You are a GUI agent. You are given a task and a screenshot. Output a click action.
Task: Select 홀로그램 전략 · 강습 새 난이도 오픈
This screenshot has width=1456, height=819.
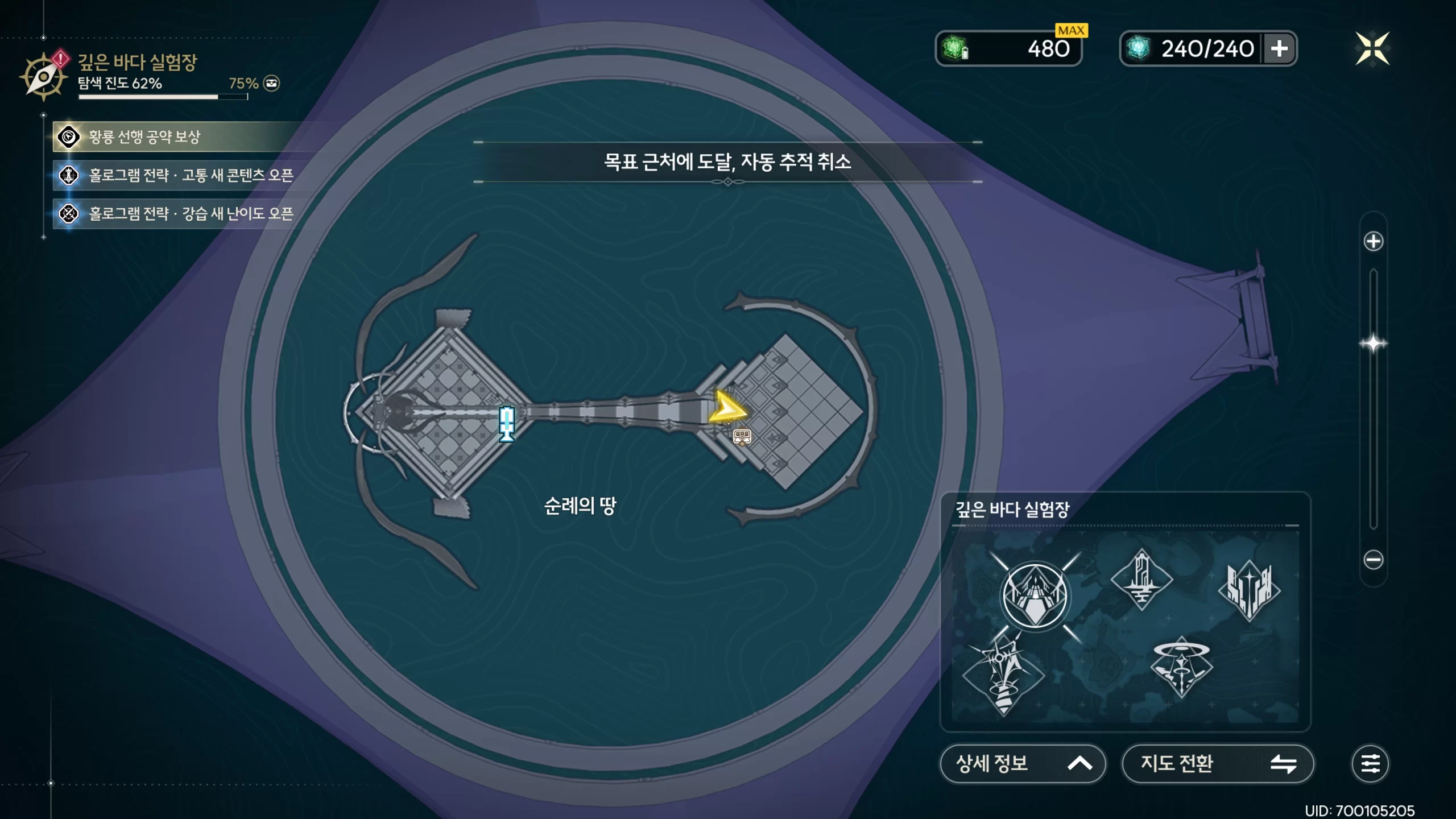click(191, 214)
